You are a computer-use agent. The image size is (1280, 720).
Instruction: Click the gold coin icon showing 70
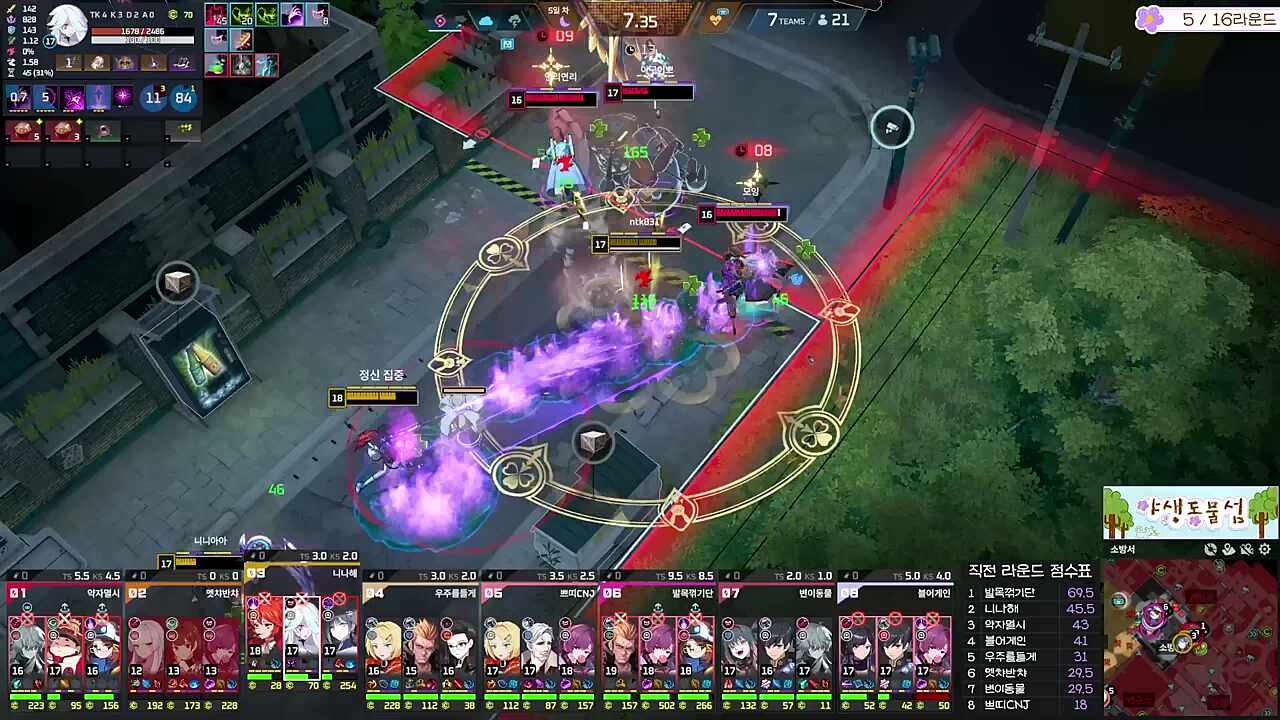pos(173,15)
